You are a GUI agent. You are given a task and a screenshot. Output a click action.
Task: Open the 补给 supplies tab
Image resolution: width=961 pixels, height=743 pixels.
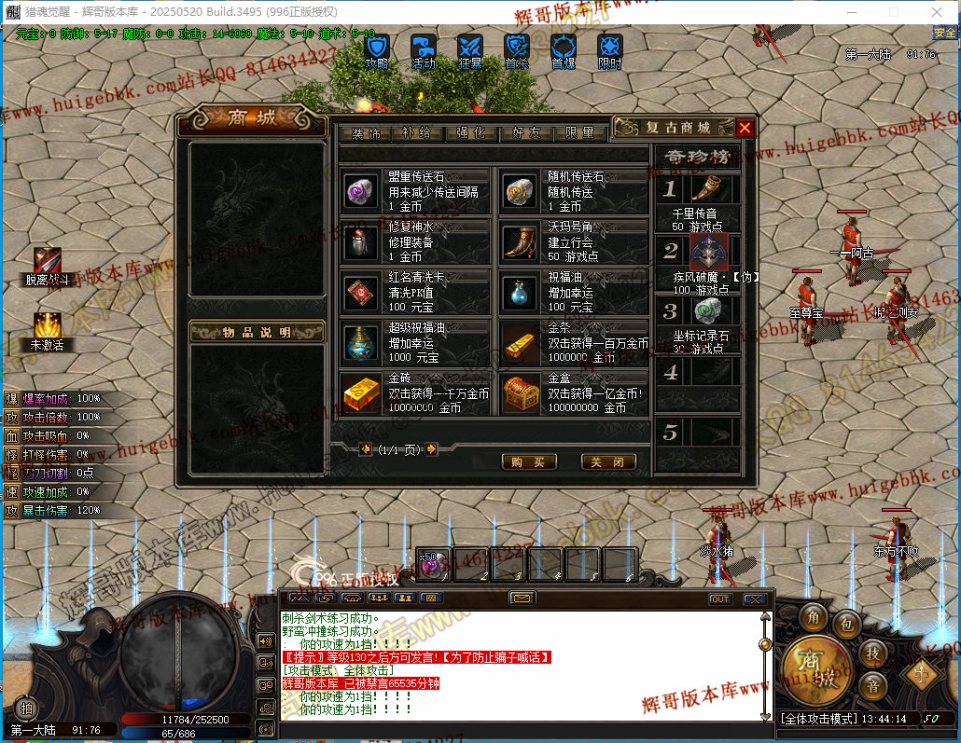click(416, 133)
